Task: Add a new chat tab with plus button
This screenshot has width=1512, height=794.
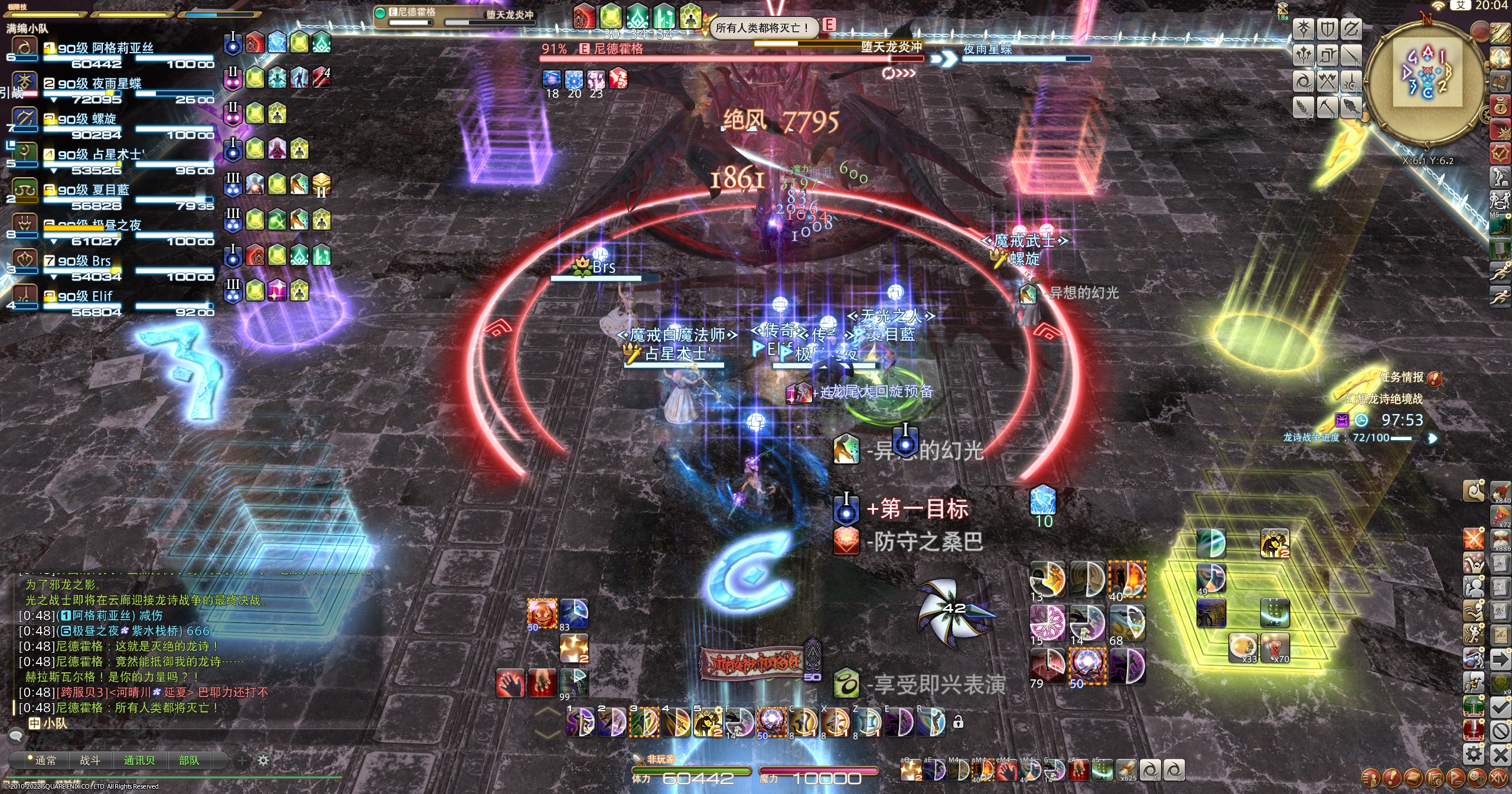Action: [x=242, y=760]
